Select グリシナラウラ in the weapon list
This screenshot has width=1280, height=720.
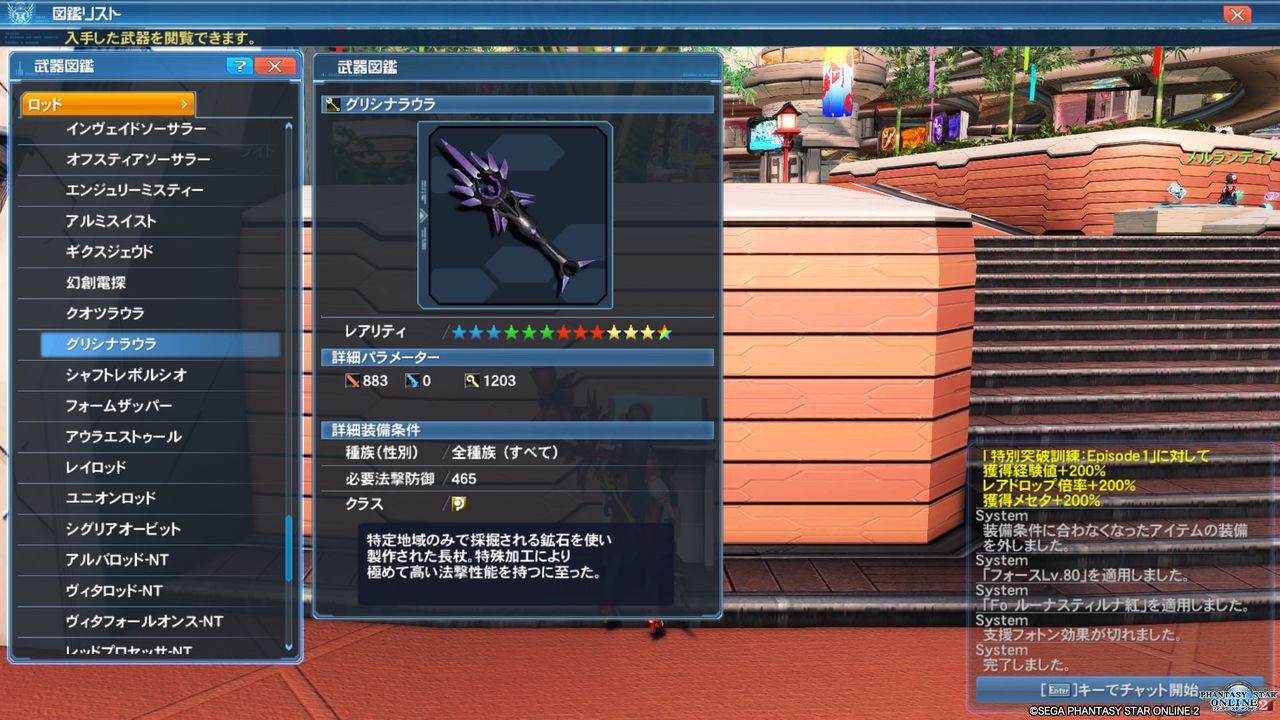pos(160,343)
